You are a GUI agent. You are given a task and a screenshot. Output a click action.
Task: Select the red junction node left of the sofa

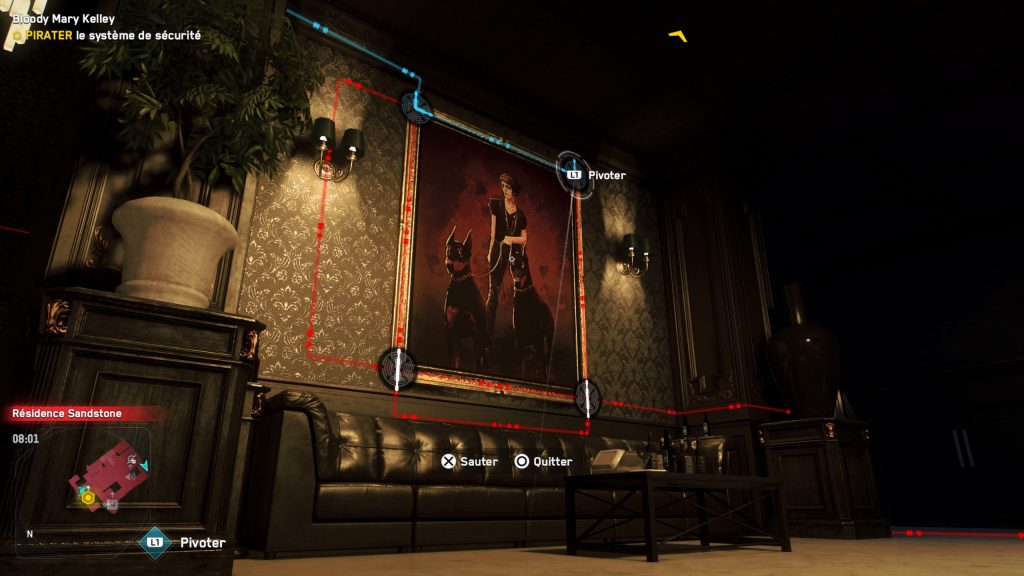[x=397, y=368]
